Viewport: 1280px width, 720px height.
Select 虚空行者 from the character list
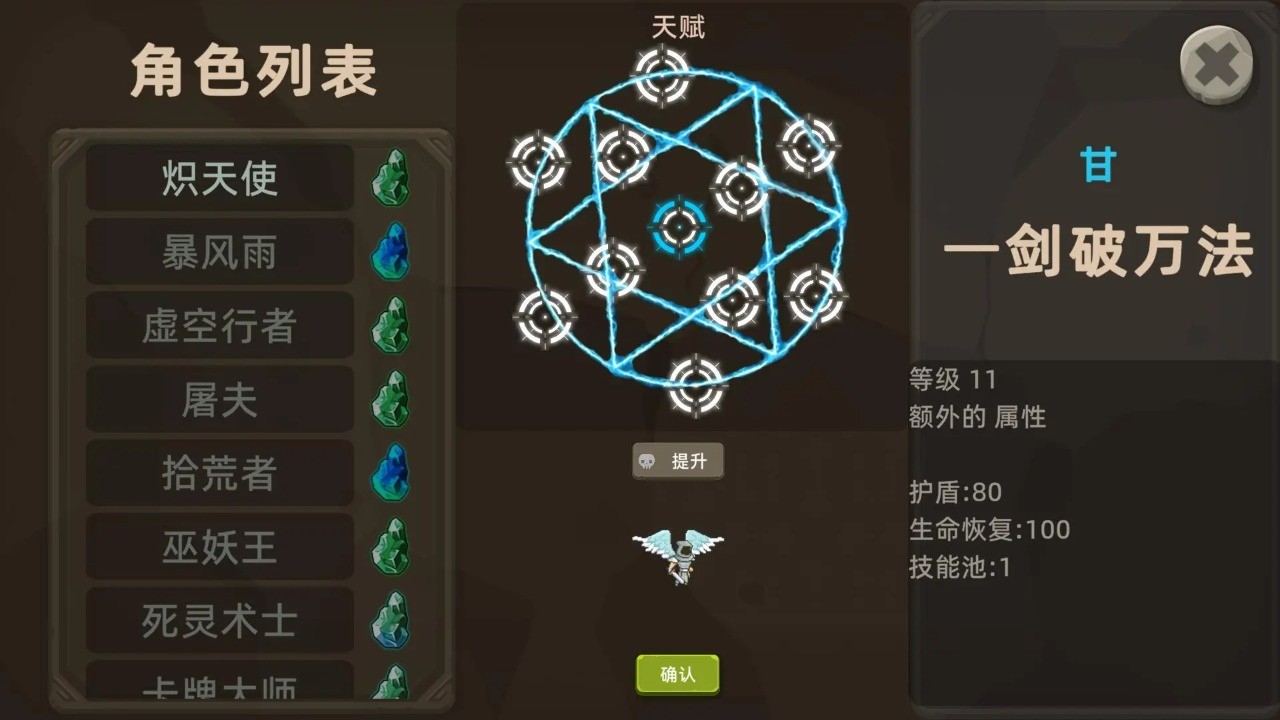click(x=219, y=325)
